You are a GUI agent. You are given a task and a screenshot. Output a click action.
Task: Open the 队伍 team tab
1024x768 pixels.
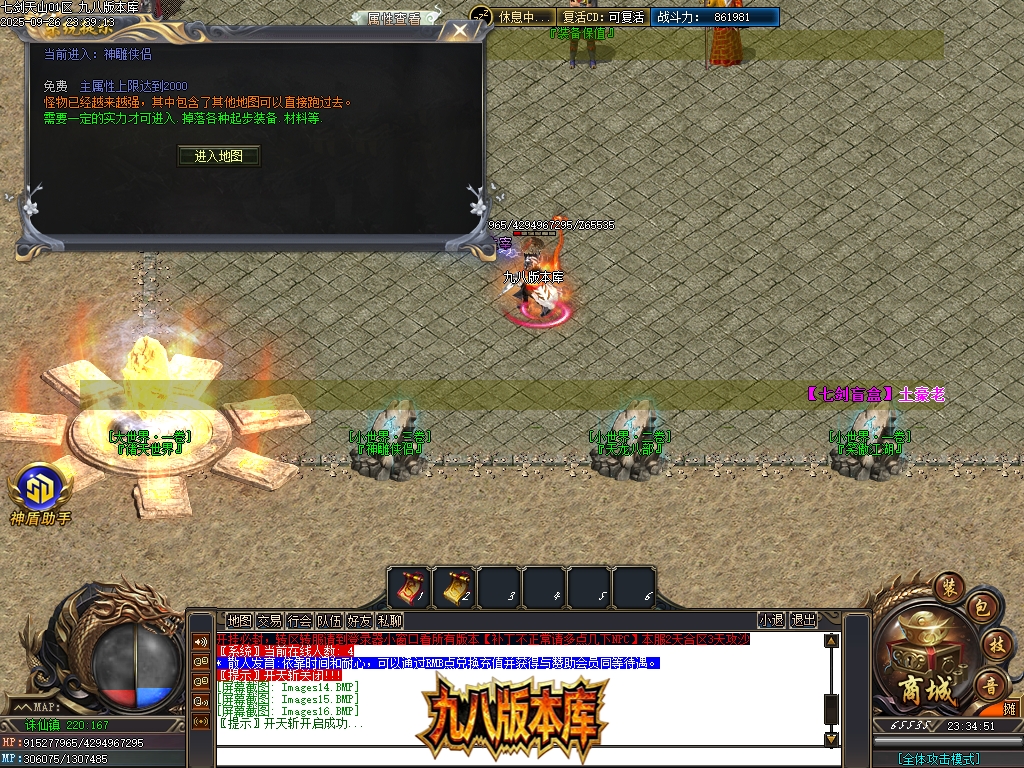329,620
